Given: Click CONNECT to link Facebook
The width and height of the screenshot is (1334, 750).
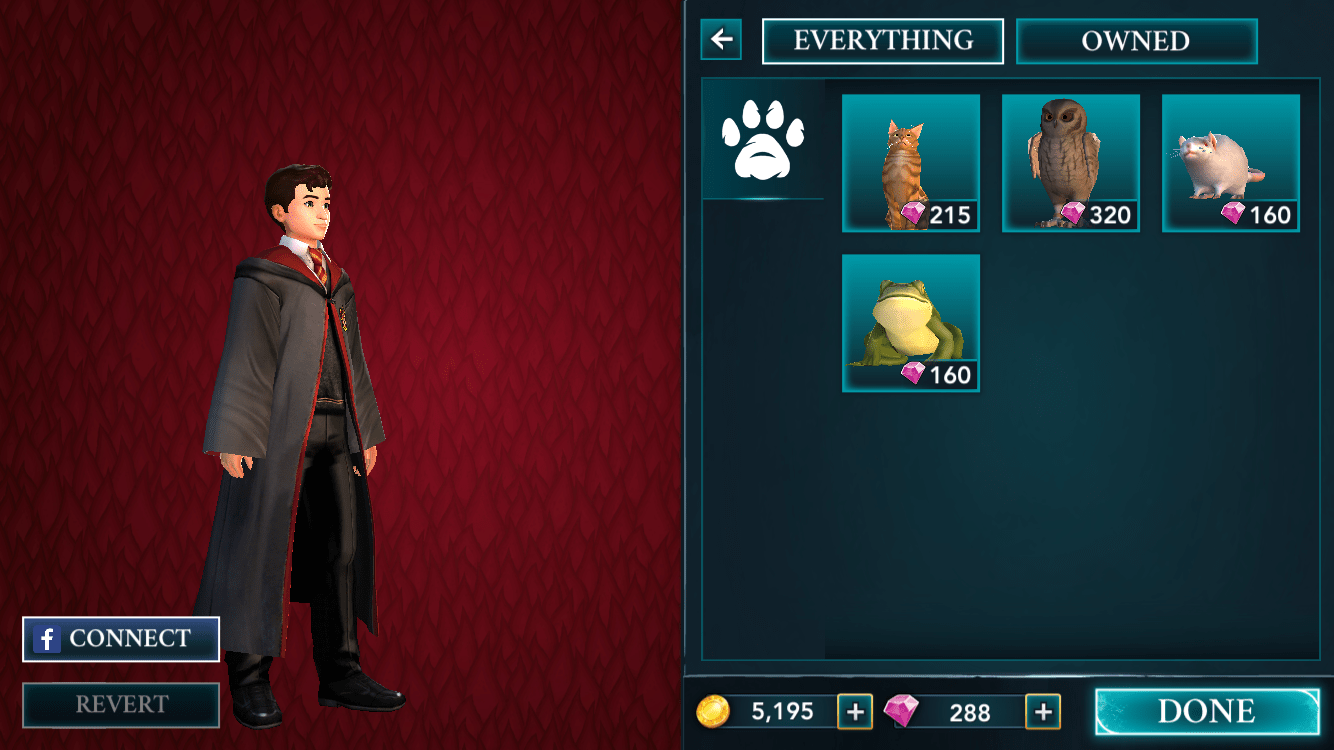Looking at the screenshot, I should click(x=120, y=638).
